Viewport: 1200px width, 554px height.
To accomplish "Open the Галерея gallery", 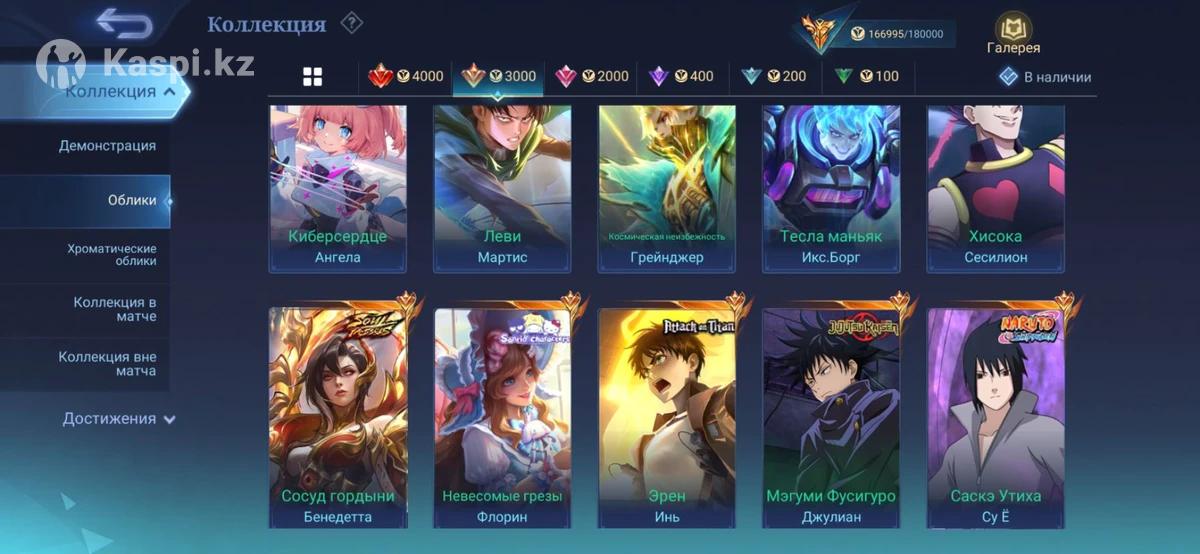I will tap(1013, 34).
